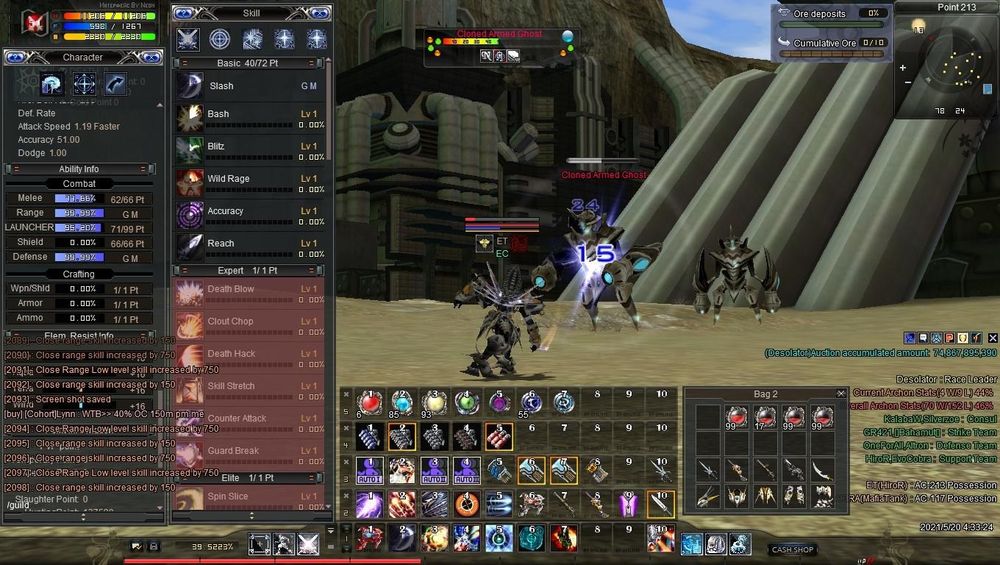This screenshot has height=565, width=1000.
Task: Close the Bag 2 window
Action: [x=840, y=394]
